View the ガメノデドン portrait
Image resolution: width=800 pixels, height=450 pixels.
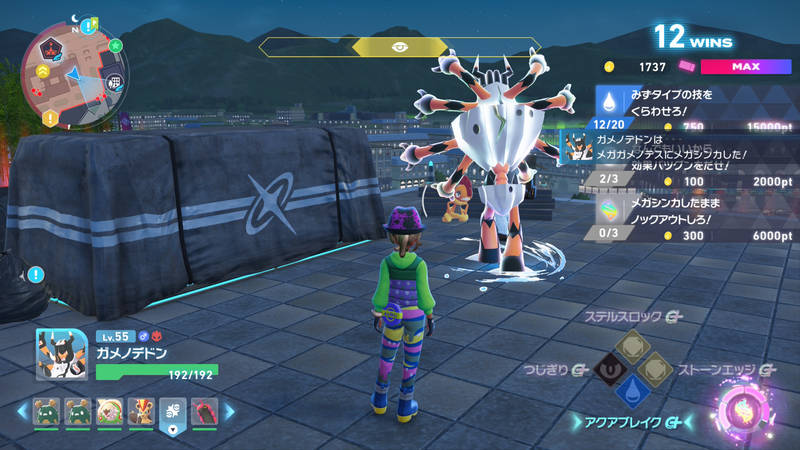pos(63,356)
